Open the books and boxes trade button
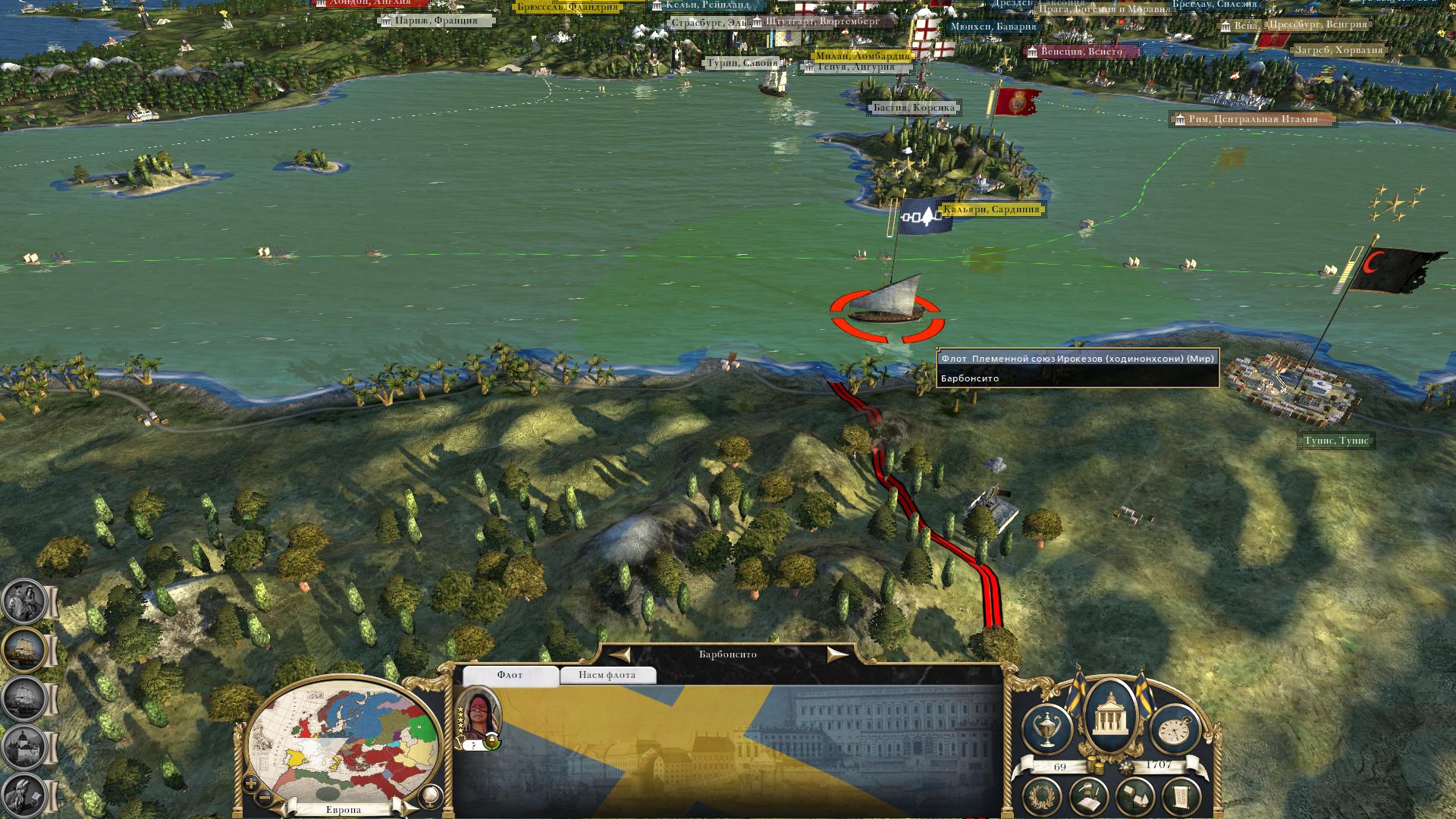Image resolution: width=1456 pixels, height=819 pixels. point(1135,798)
